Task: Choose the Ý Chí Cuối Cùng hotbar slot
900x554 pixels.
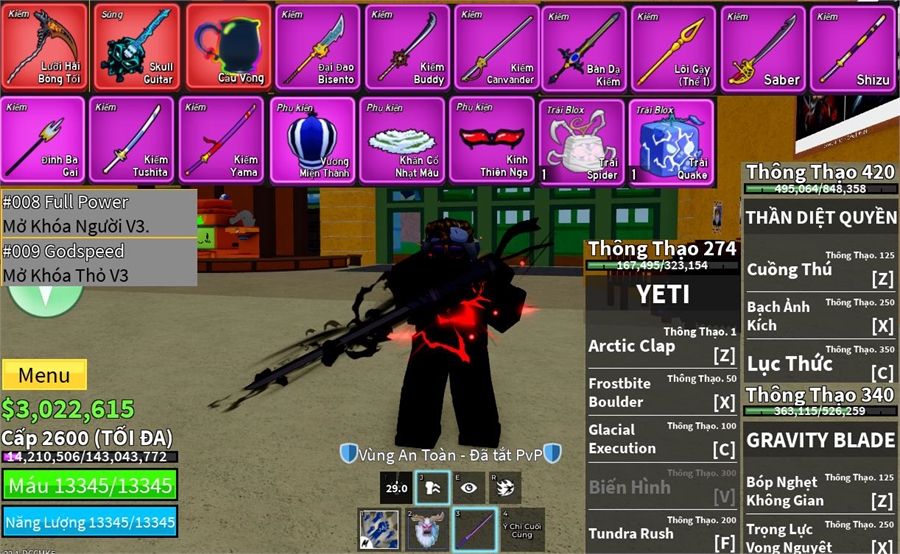Action: [x=522, y=529]
